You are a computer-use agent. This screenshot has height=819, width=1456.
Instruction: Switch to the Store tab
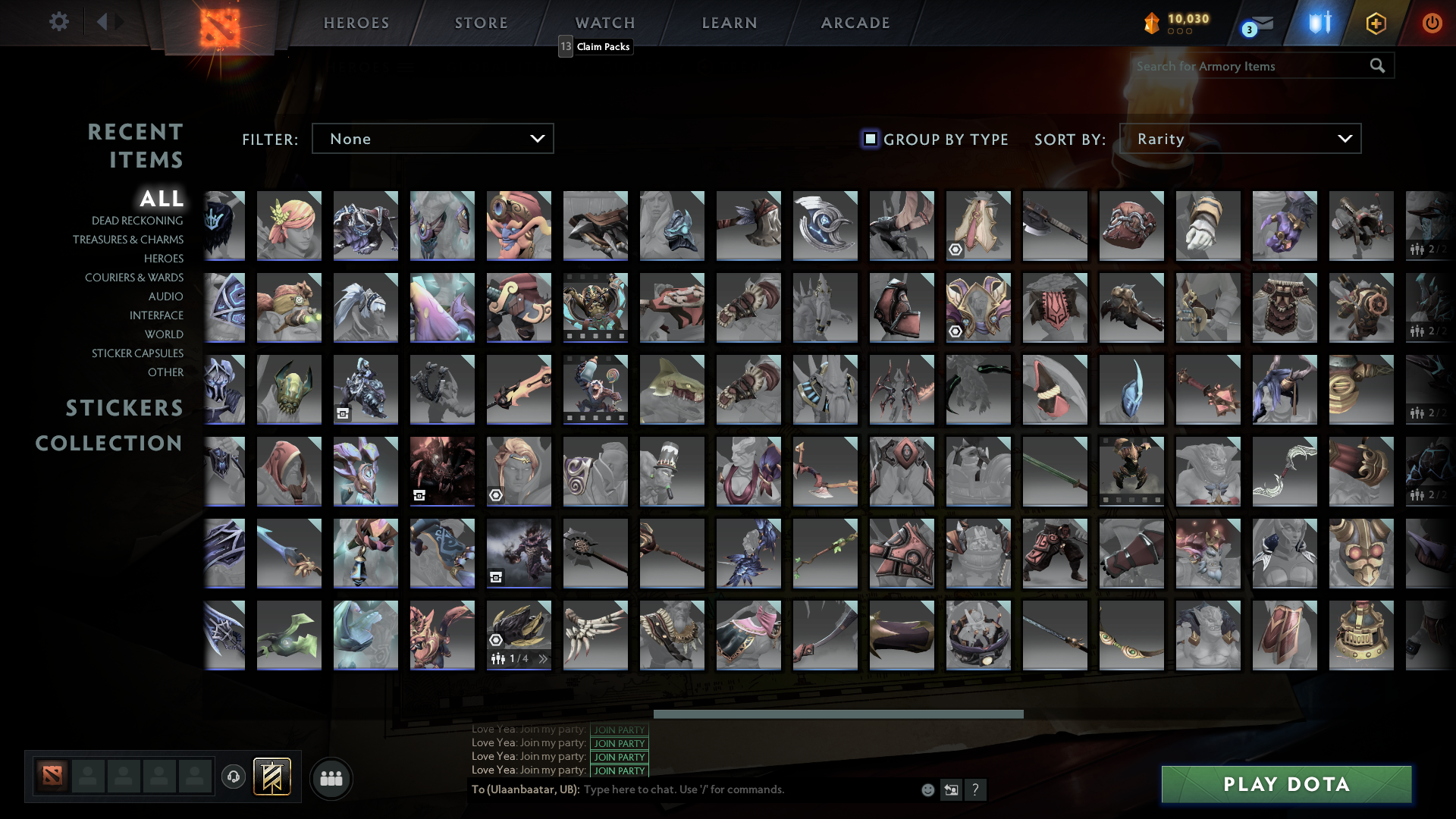(x=481, y=22)
